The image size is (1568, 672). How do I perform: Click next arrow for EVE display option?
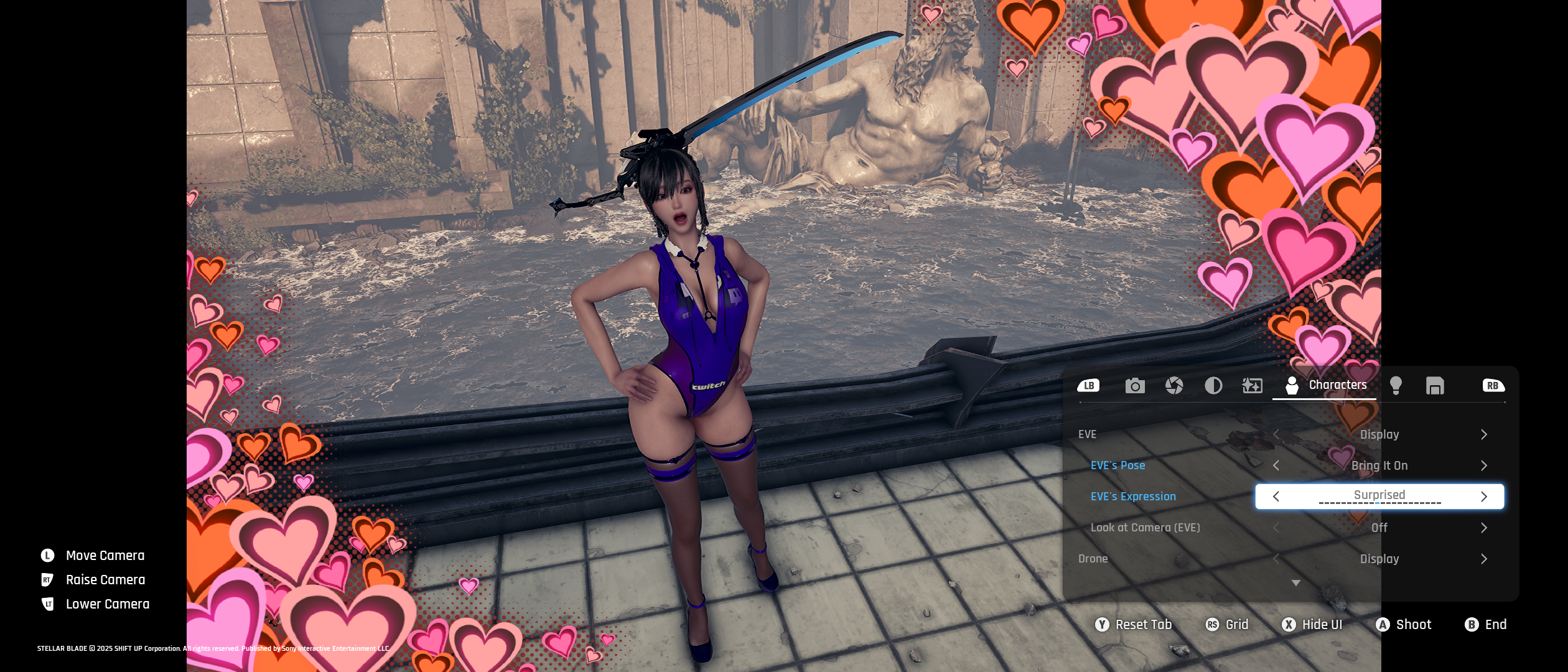[x=1484, y=434]
